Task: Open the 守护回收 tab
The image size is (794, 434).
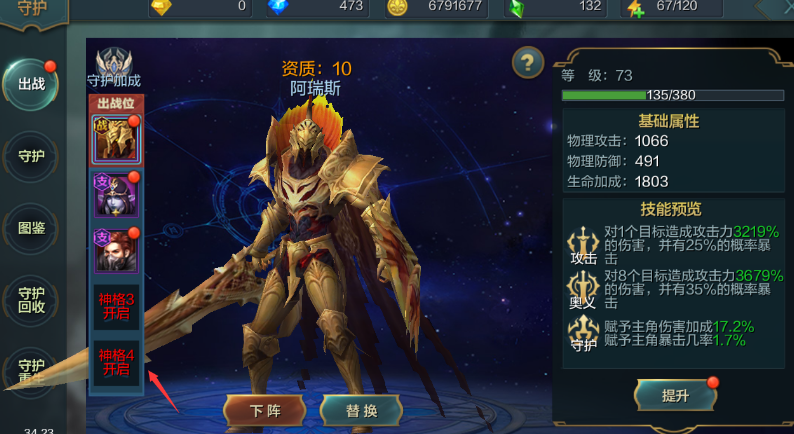Action: (x=31, y=300)
